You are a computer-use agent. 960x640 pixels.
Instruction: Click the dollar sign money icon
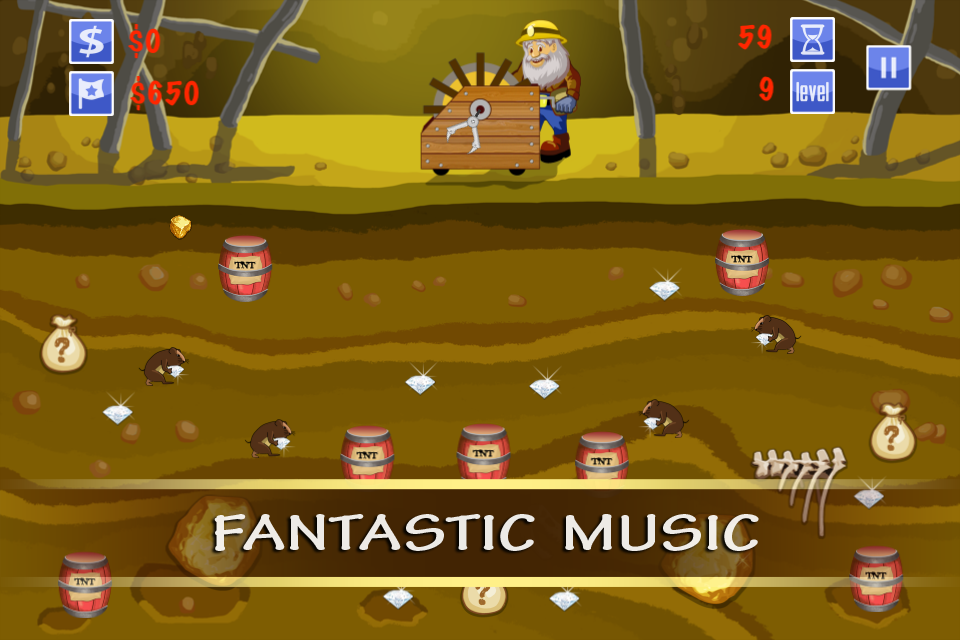click(x=91, y=42)
